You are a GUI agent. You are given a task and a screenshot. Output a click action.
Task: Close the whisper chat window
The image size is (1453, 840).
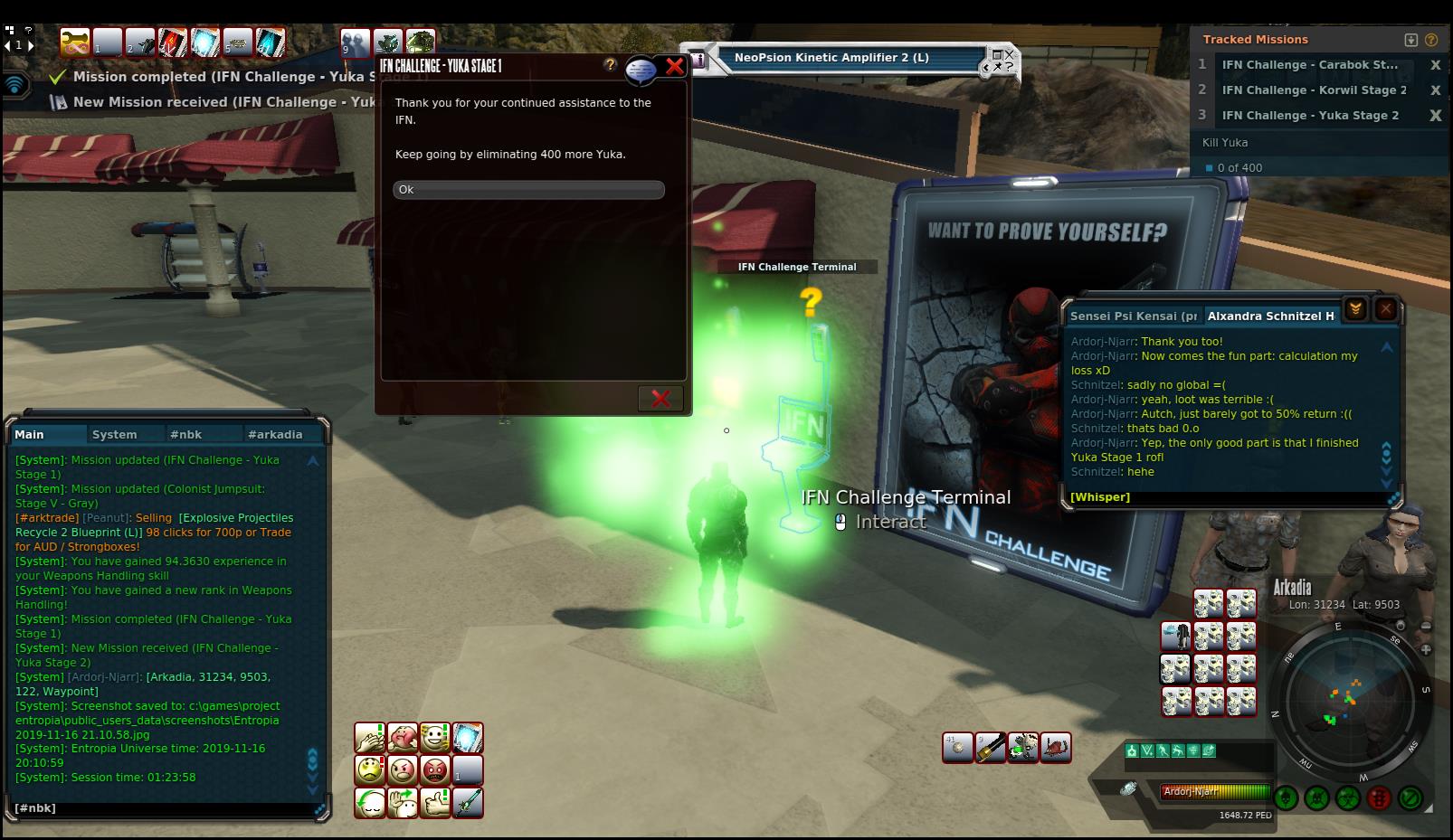tap(1385, 309)
